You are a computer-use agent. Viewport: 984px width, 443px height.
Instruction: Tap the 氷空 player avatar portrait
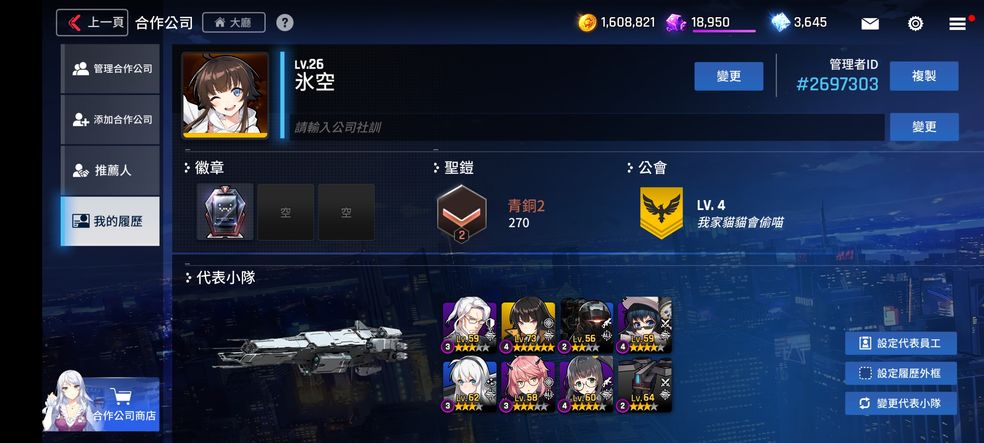coord(225,95)
